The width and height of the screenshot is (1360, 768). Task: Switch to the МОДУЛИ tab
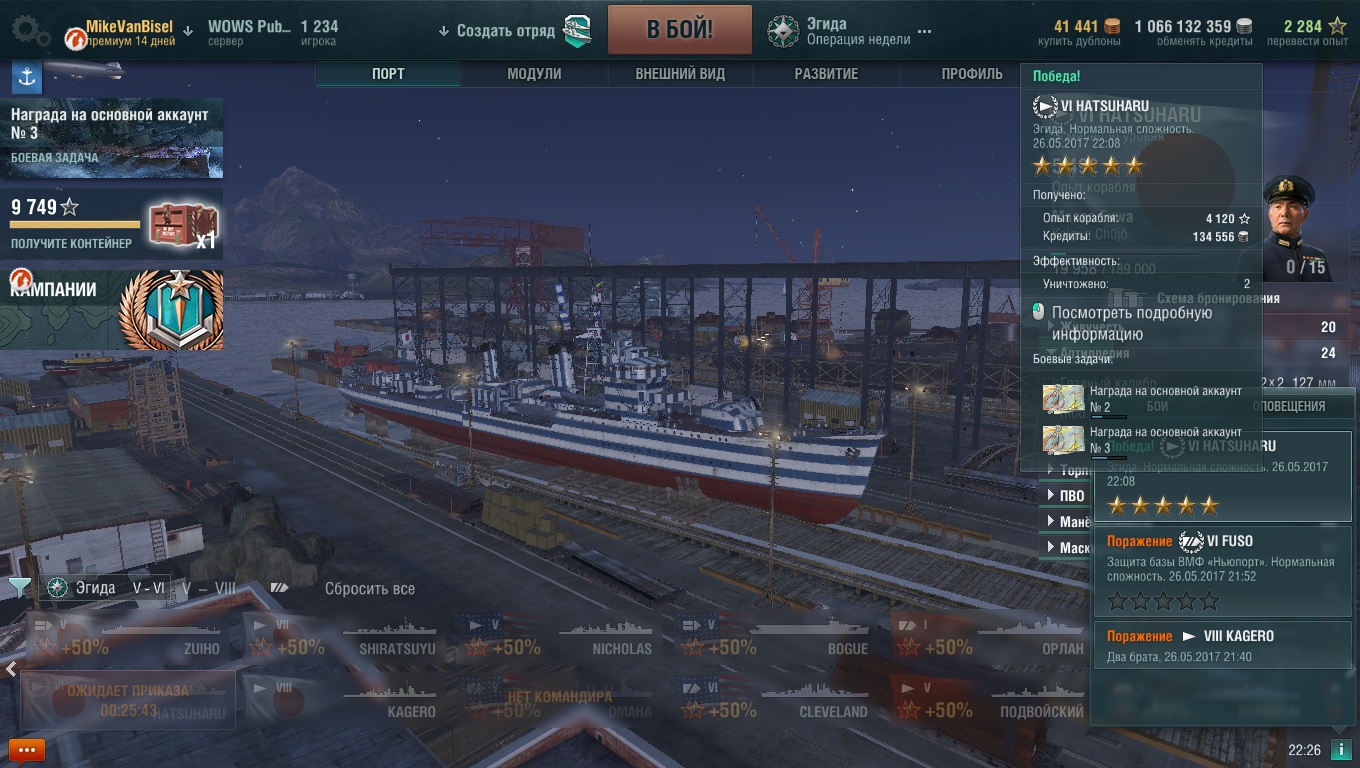[x=534, y=74]
